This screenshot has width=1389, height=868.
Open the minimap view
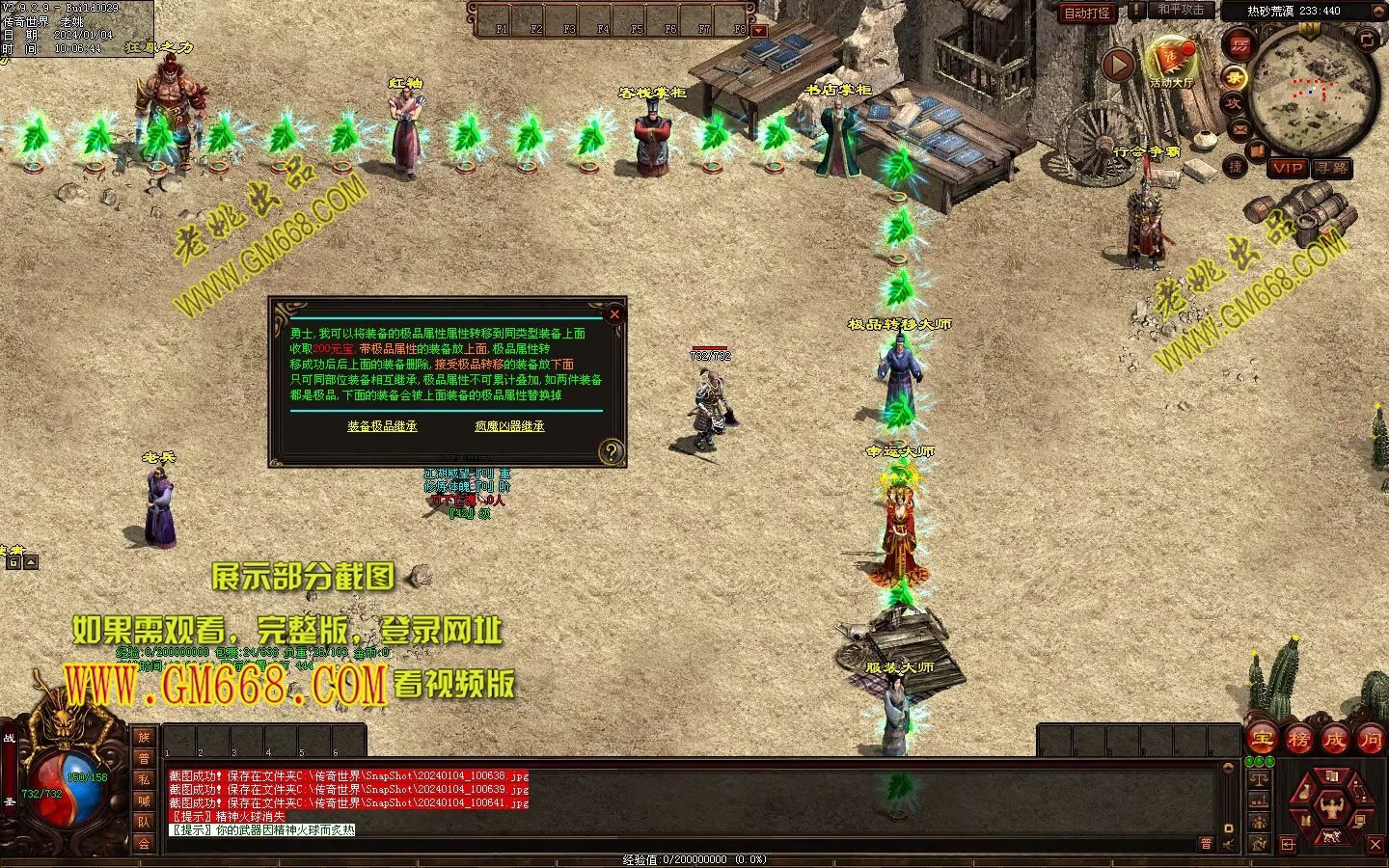click(1312, 92)
